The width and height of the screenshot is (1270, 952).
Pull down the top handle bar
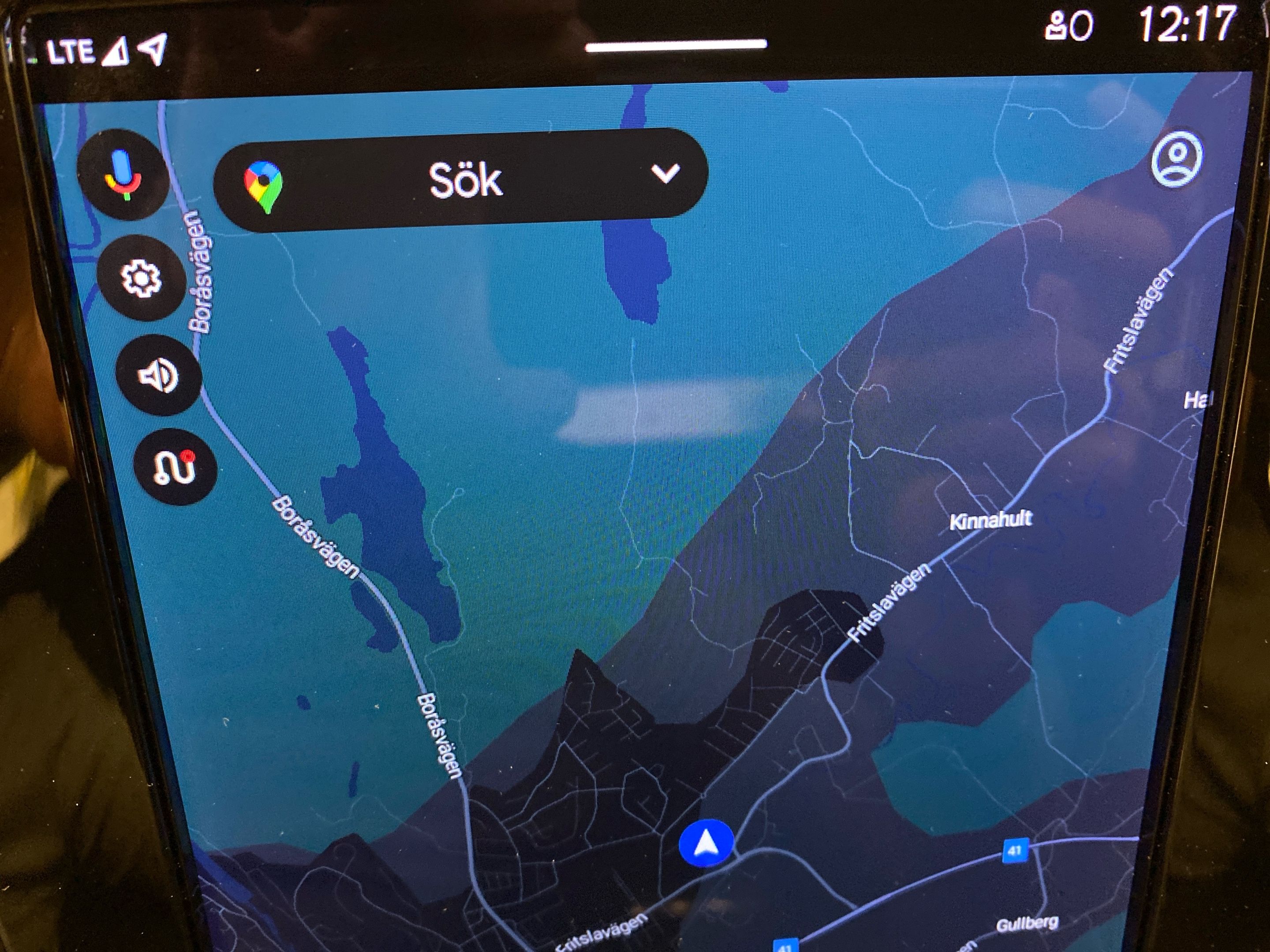676,46
